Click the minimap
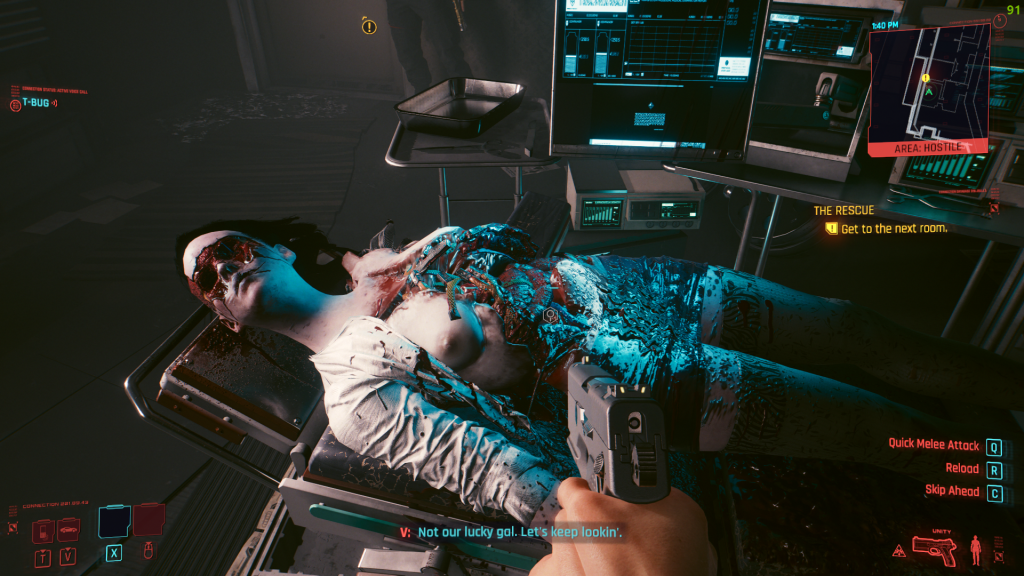This screenshot has width=1024, height=576. pos(929,82)
